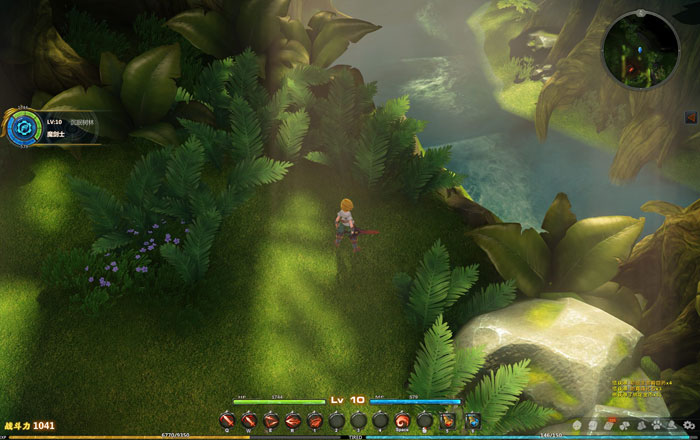The width and height of the screenshot is (700, 440).
Task: Trigger the E skill on the hotbar
Action: point(270,420)
